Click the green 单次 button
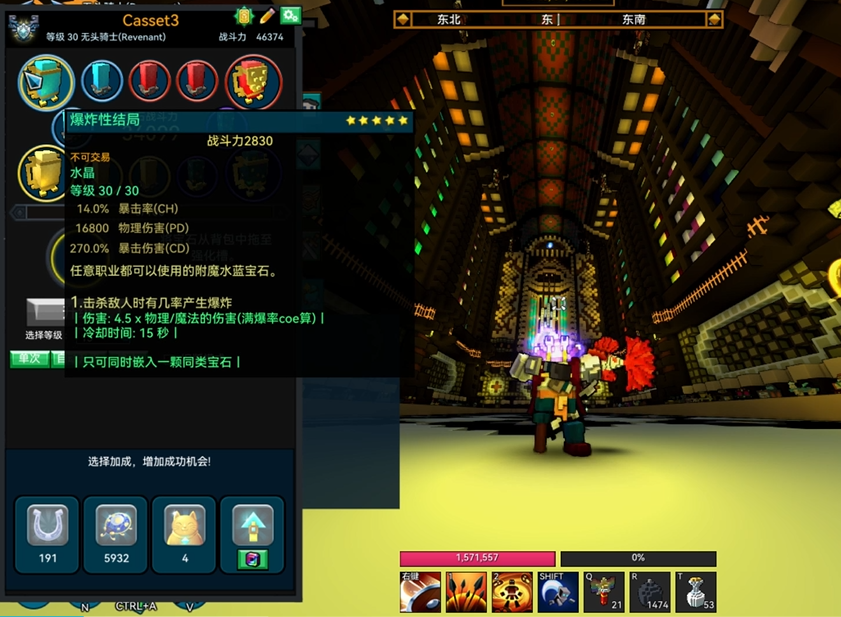 29,358
